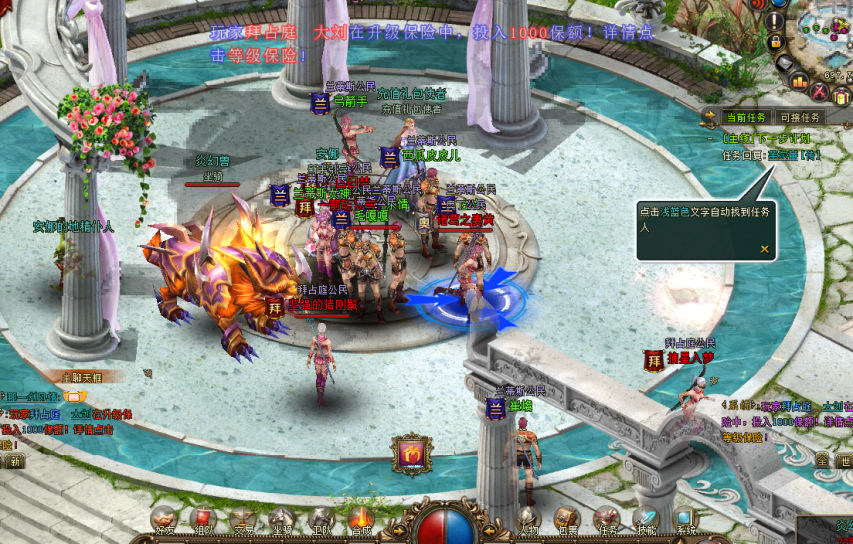Switch to the 可接任务 available quests tab
Image resolution: width=853 pixels, height=544 pixels.
point(800,118)
